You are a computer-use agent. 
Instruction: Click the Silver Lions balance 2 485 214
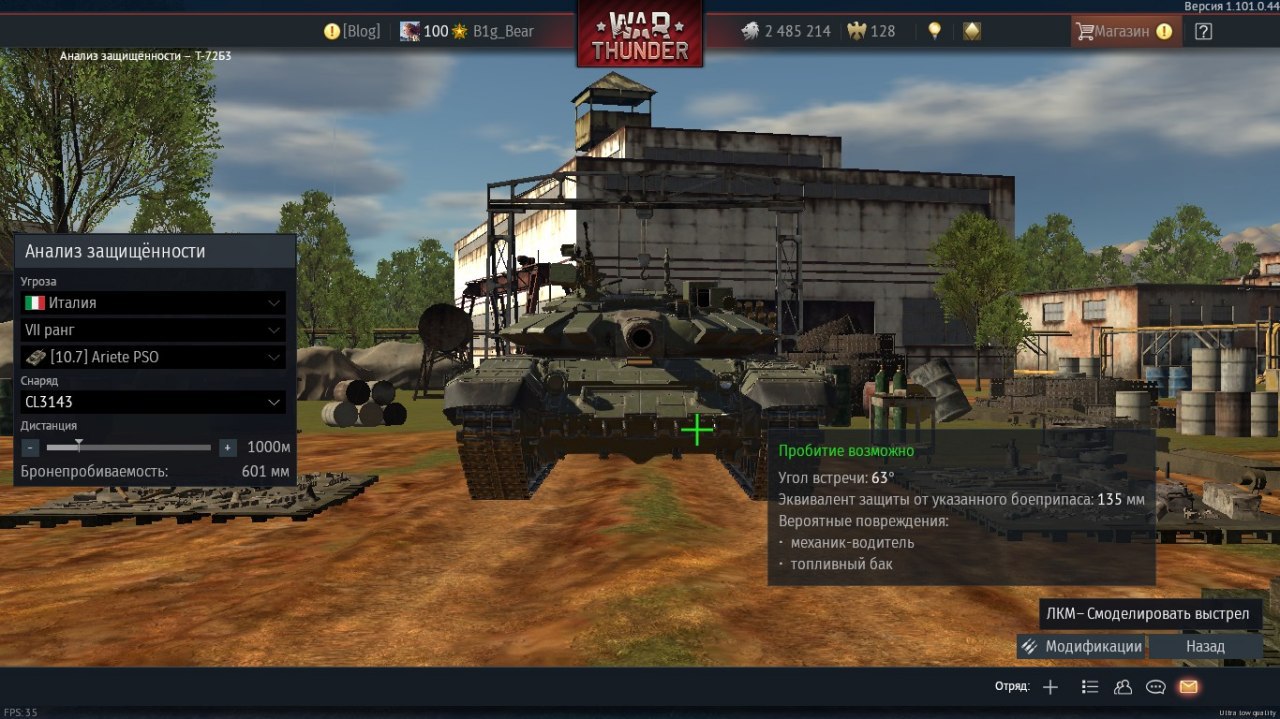pos(786,31)
